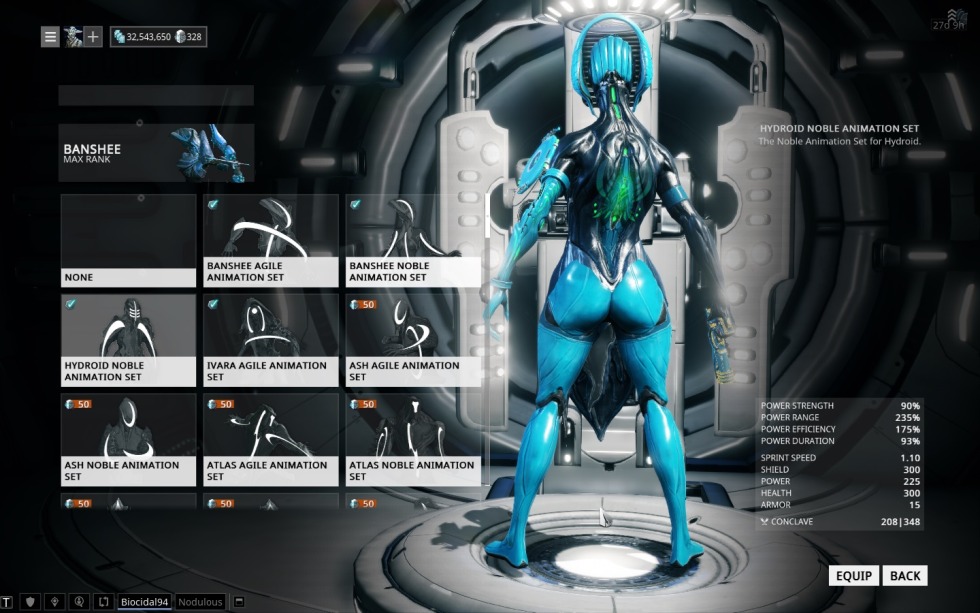Equip the selected animation set
Image resolution: width=980 pixels, height=613 pixels.
(854, 576)
